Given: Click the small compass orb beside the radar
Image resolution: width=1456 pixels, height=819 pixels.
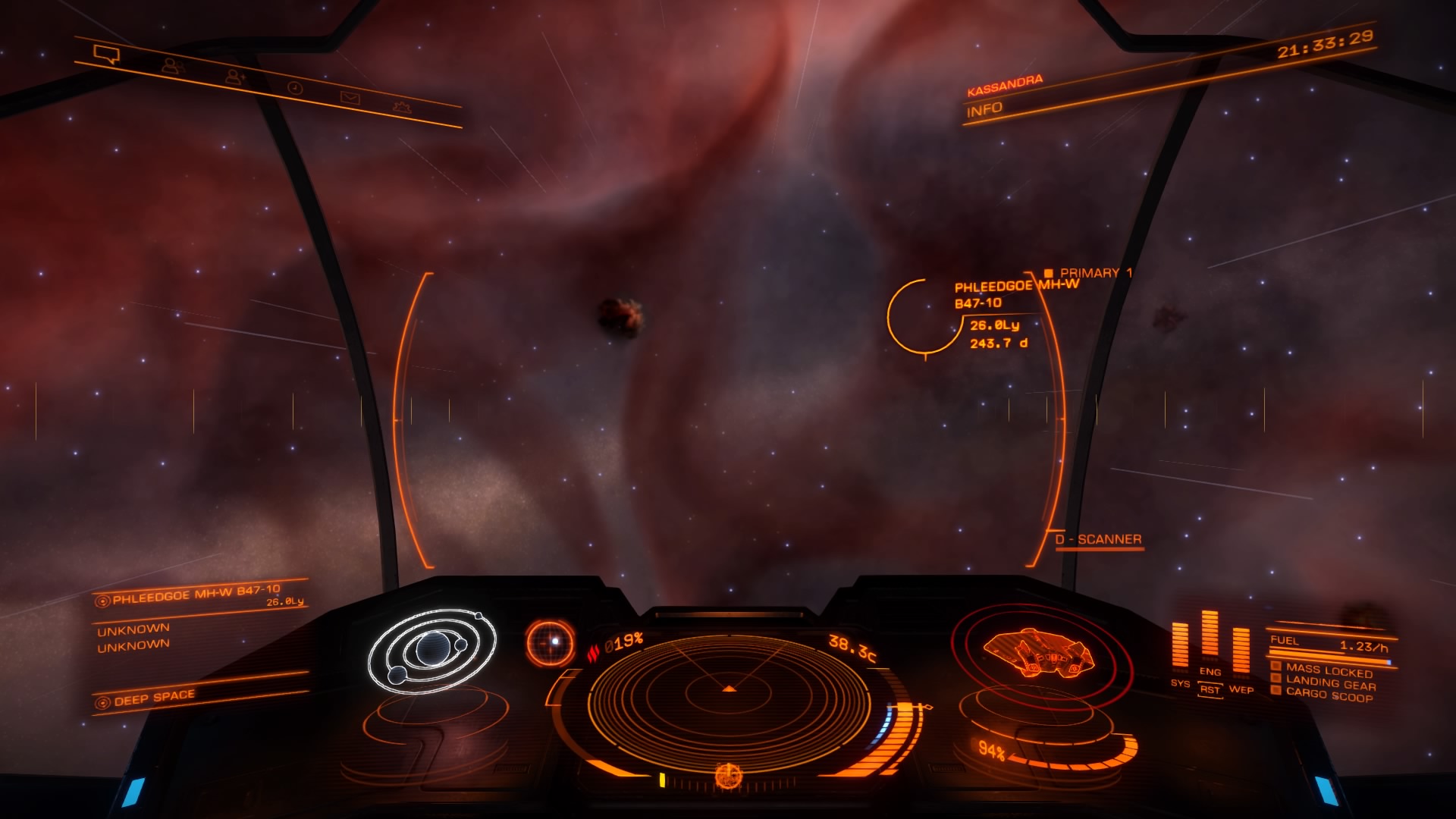Looking at the screenshot, I should pyautogui.click(x=551, y=642).
